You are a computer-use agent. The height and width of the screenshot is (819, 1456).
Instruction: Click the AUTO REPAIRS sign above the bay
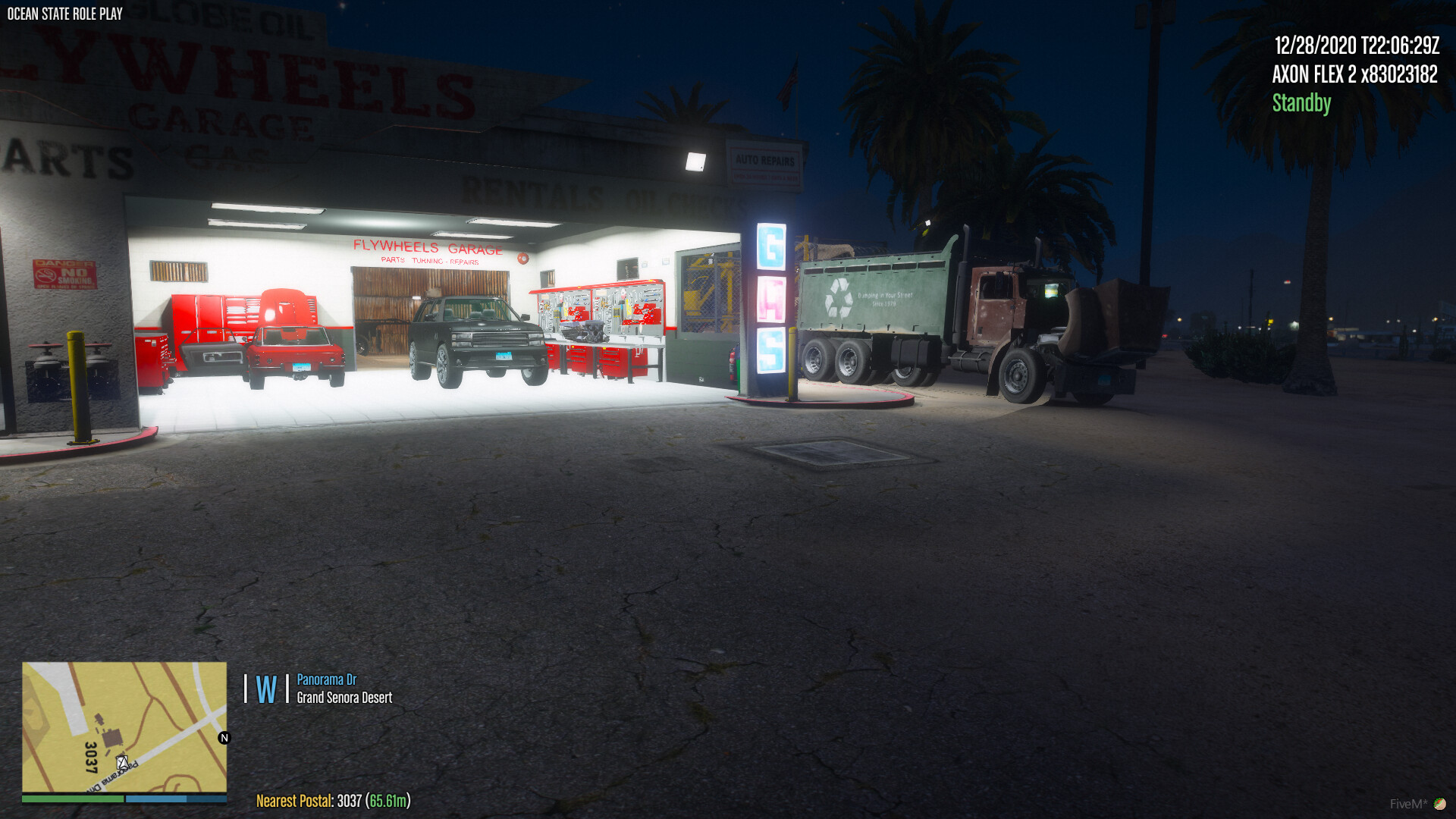[765, 162]
